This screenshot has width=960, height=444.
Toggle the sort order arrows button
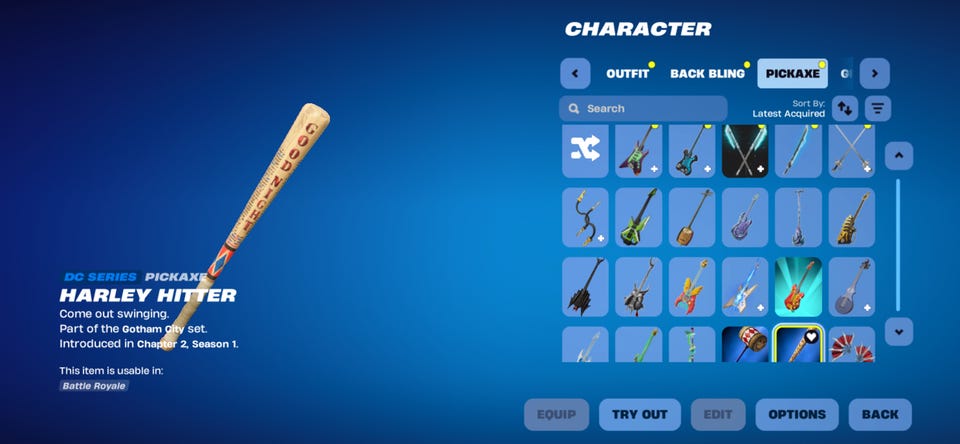(x=845, y=108)
